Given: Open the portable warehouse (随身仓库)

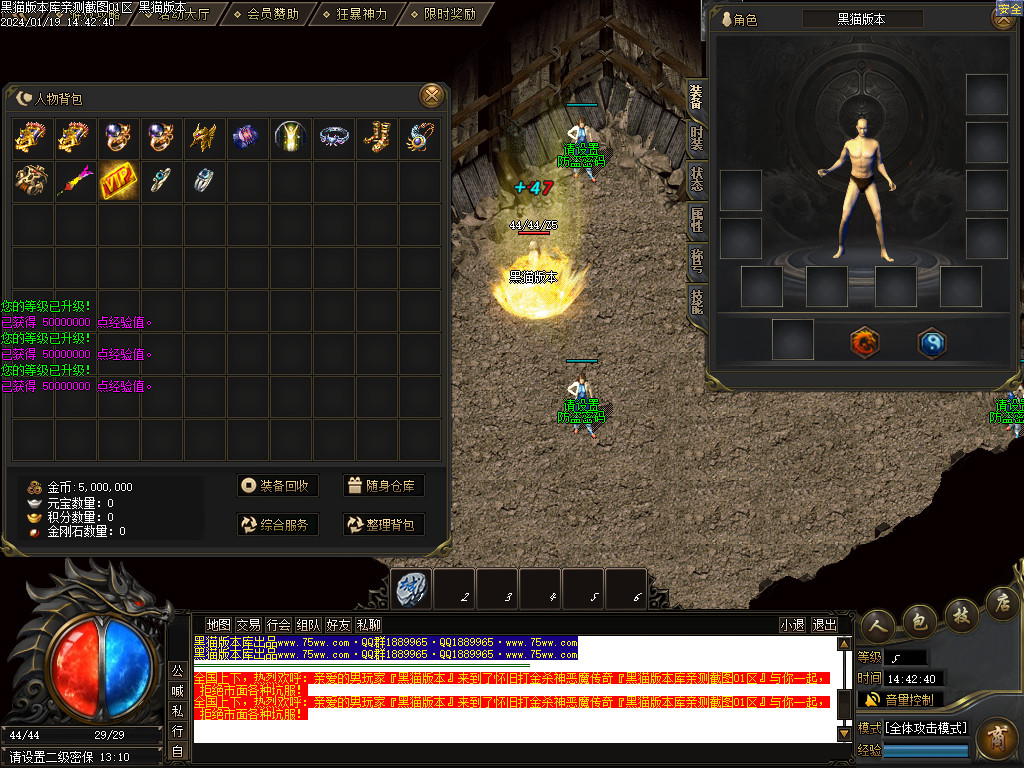Looking at the screenshot, I should tap(383, 486).
